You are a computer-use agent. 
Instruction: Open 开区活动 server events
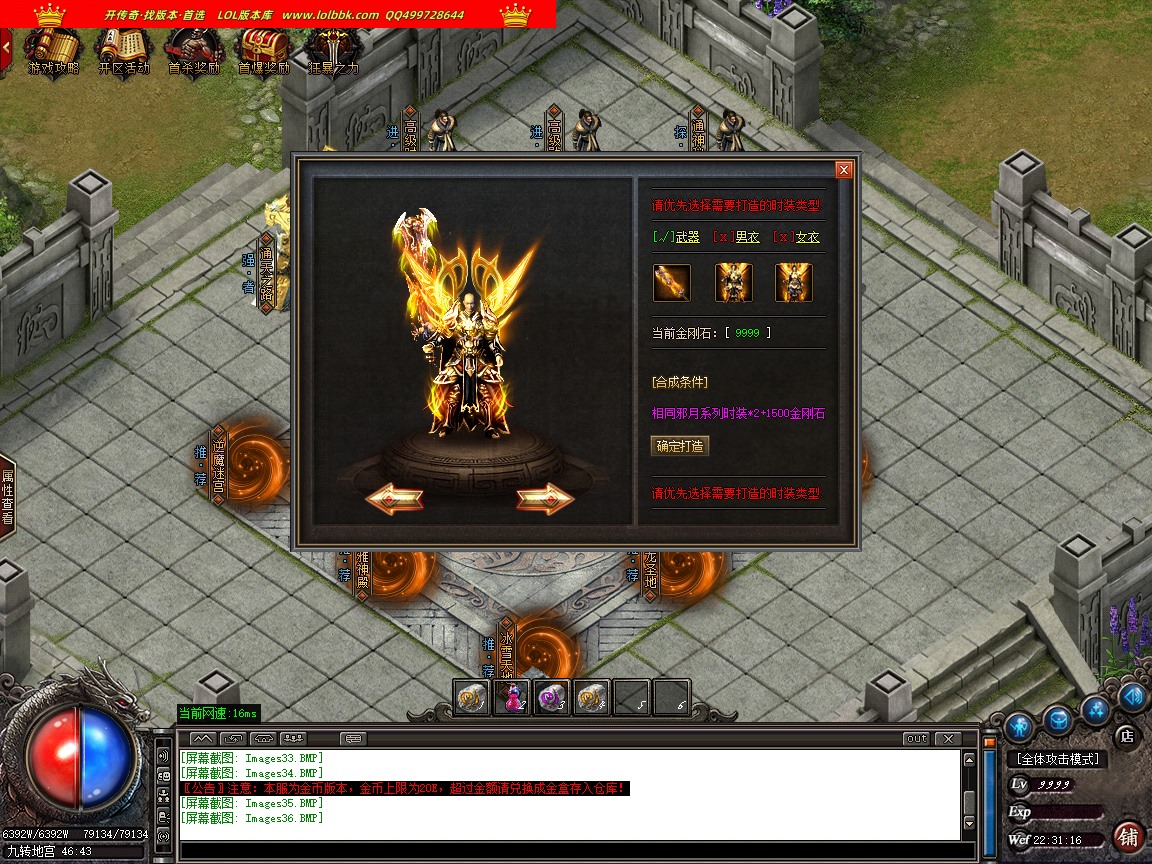124,50
